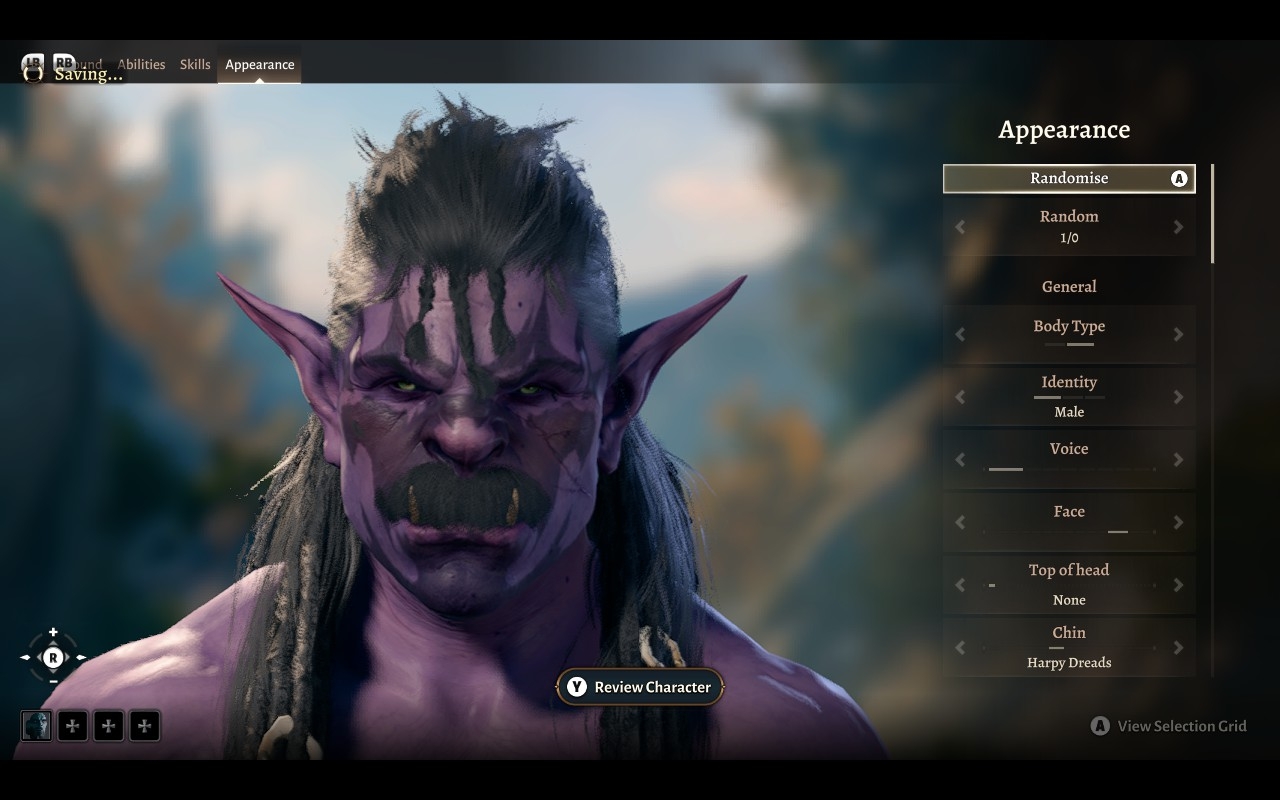Select the previous Voice option
The width and height of the screenshot is (1280, 800).
pyautogui.click(x=960, y=459)
